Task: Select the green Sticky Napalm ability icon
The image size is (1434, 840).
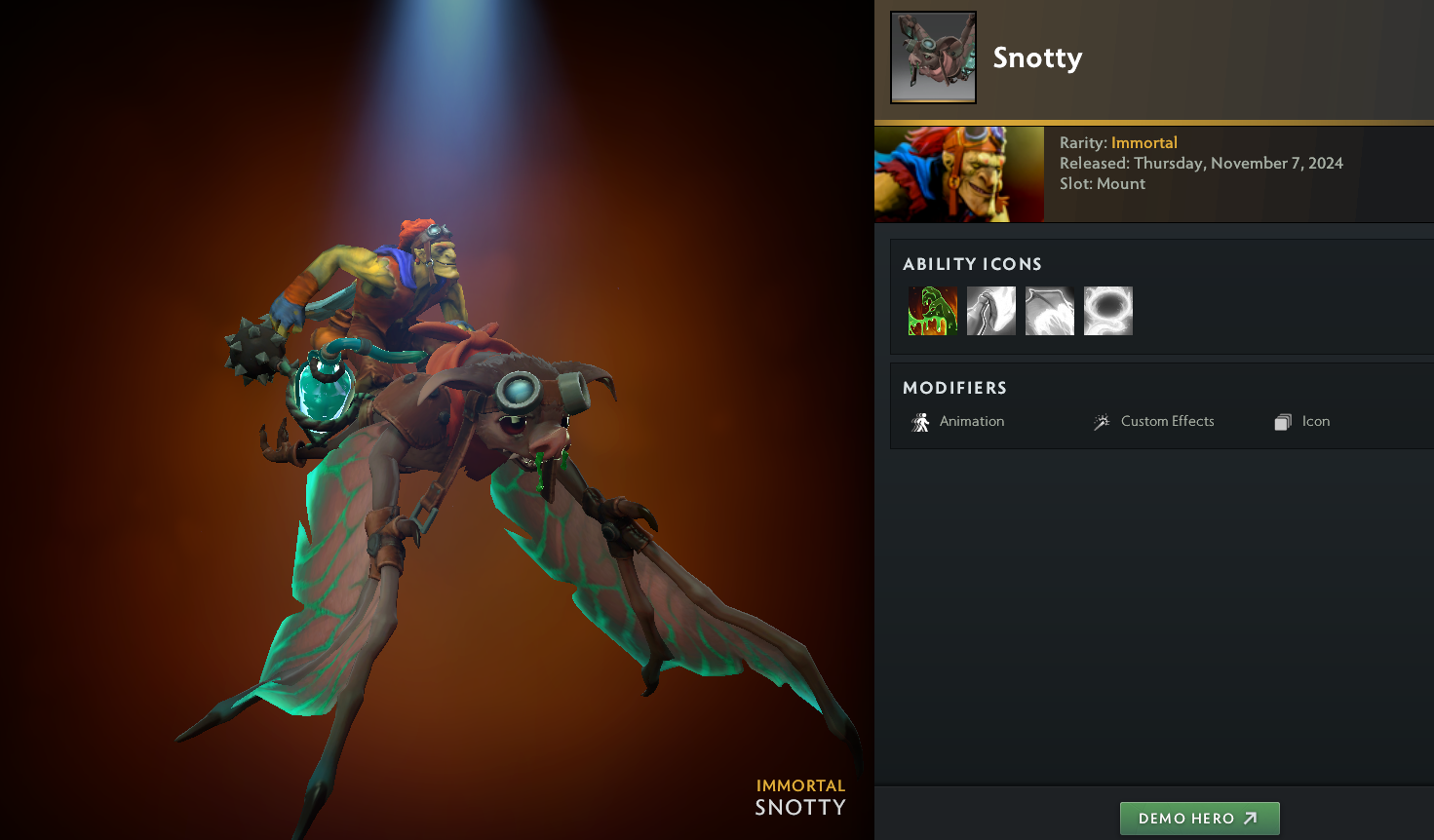Action: click(x=933, y=311)
